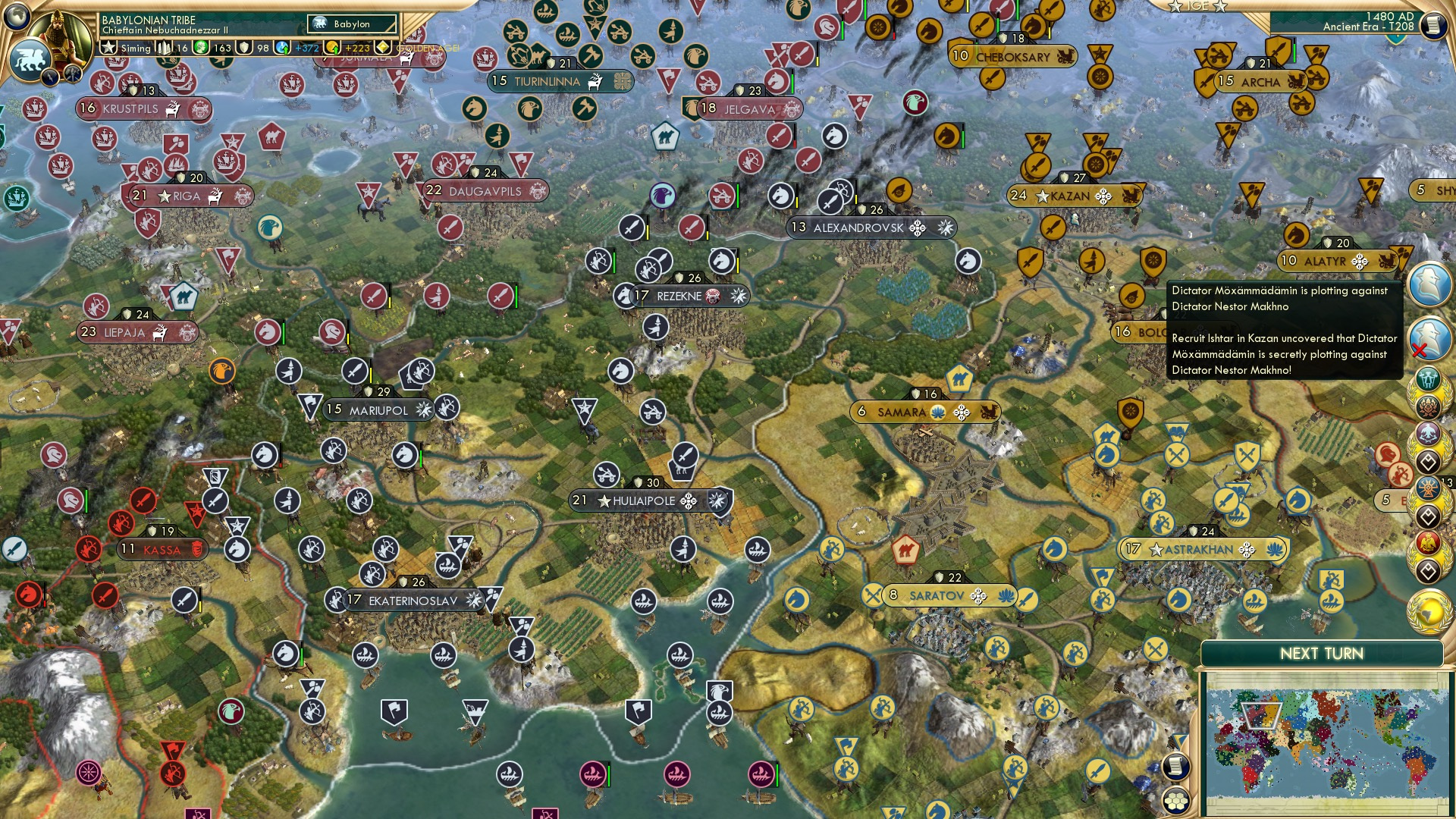Viewport: 1456px width, 819px height.
Task: Dismiss the spy alert with the red X
Action: [x=1418, y=349]
